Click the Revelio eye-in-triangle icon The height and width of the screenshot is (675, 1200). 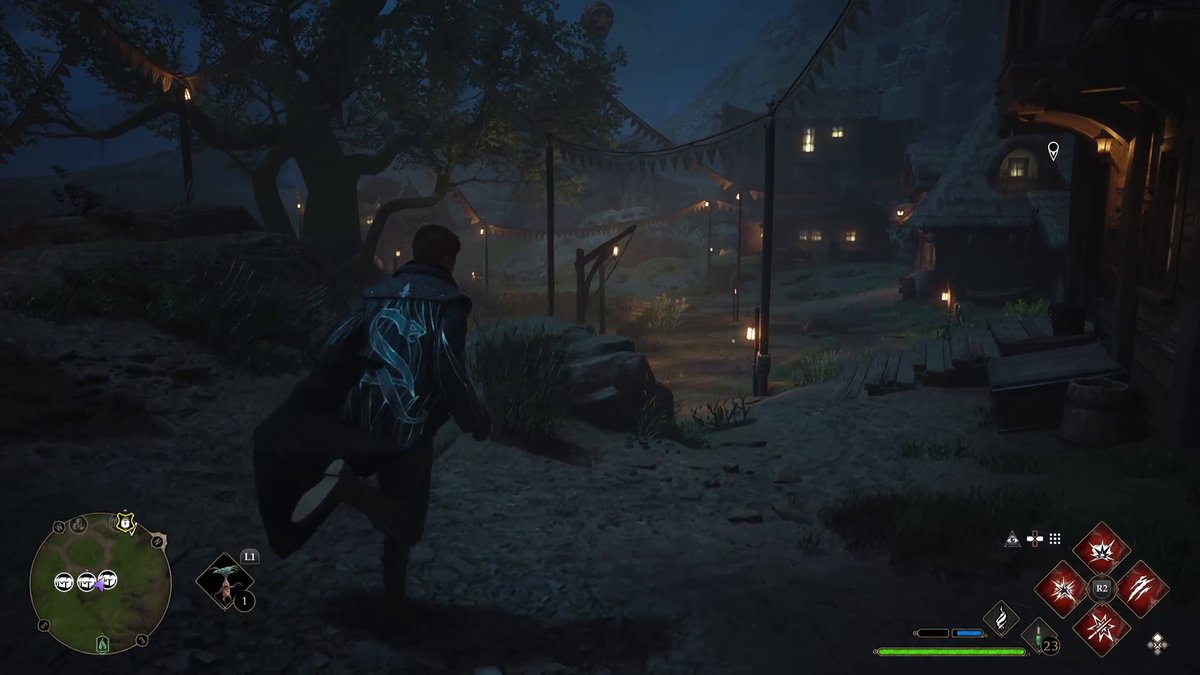(x=1013, y=539)
